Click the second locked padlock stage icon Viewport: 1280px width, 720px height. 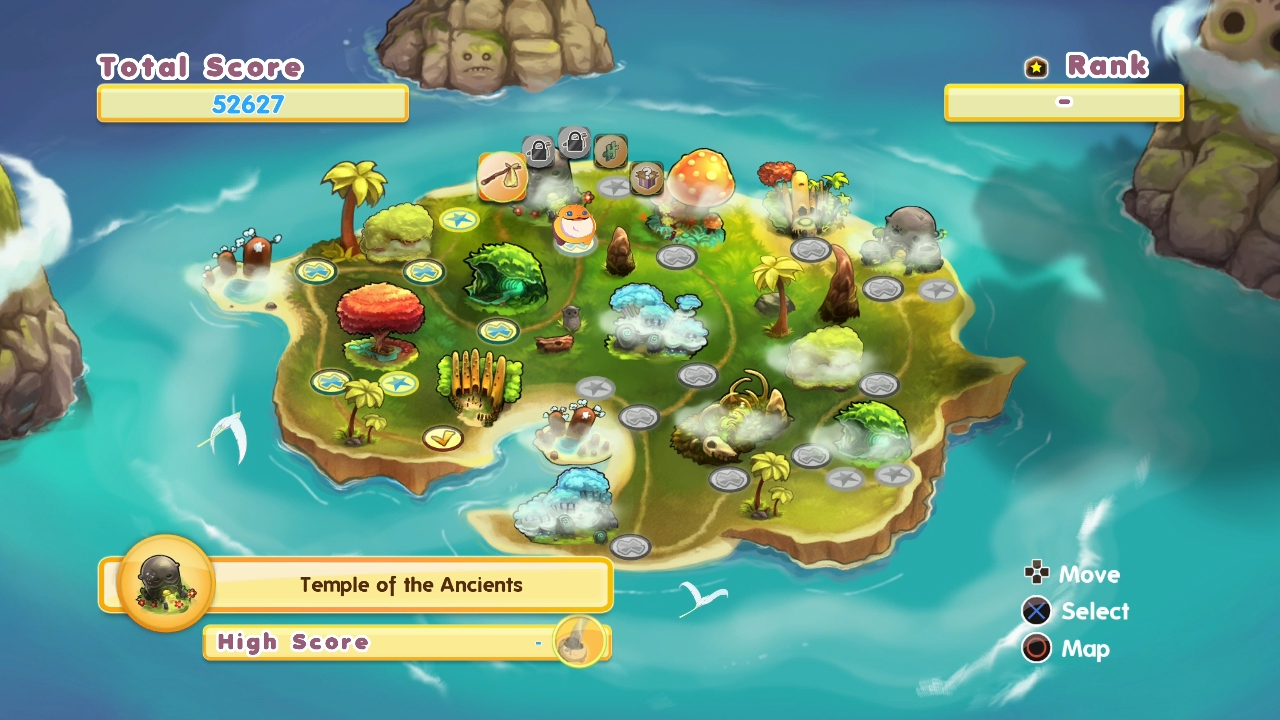(x=573, y=142)
